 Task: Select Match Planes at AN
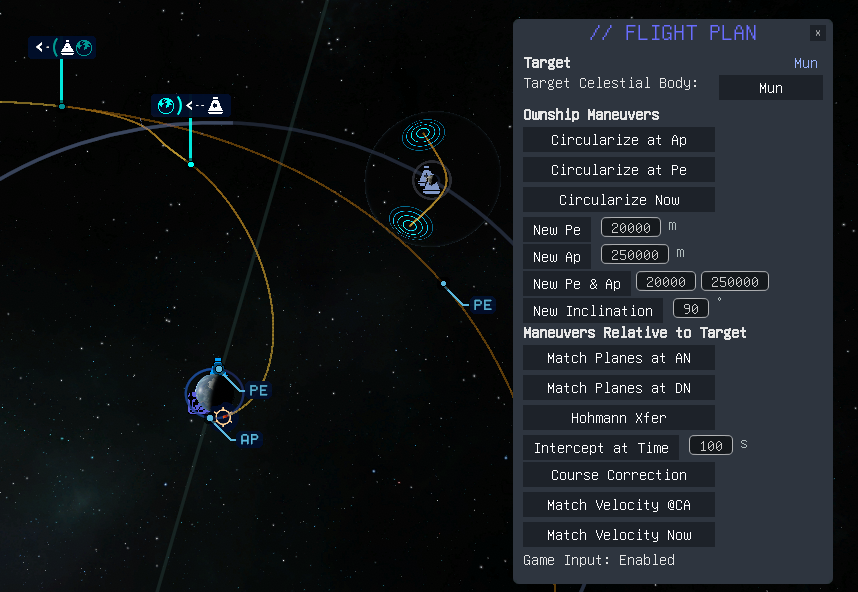pos(618,358)
